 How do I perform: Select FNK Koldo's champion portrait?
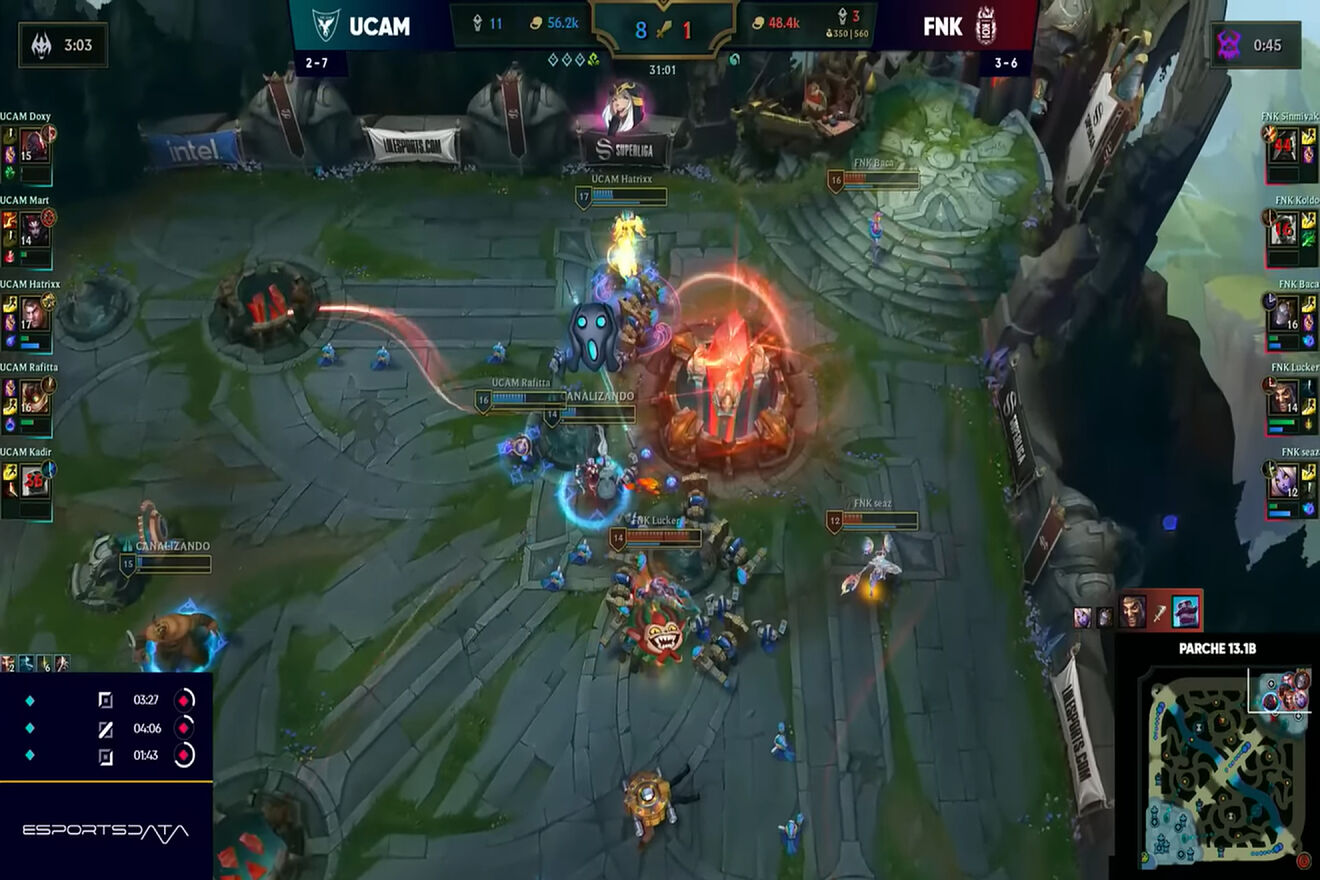pos(1284,230)
